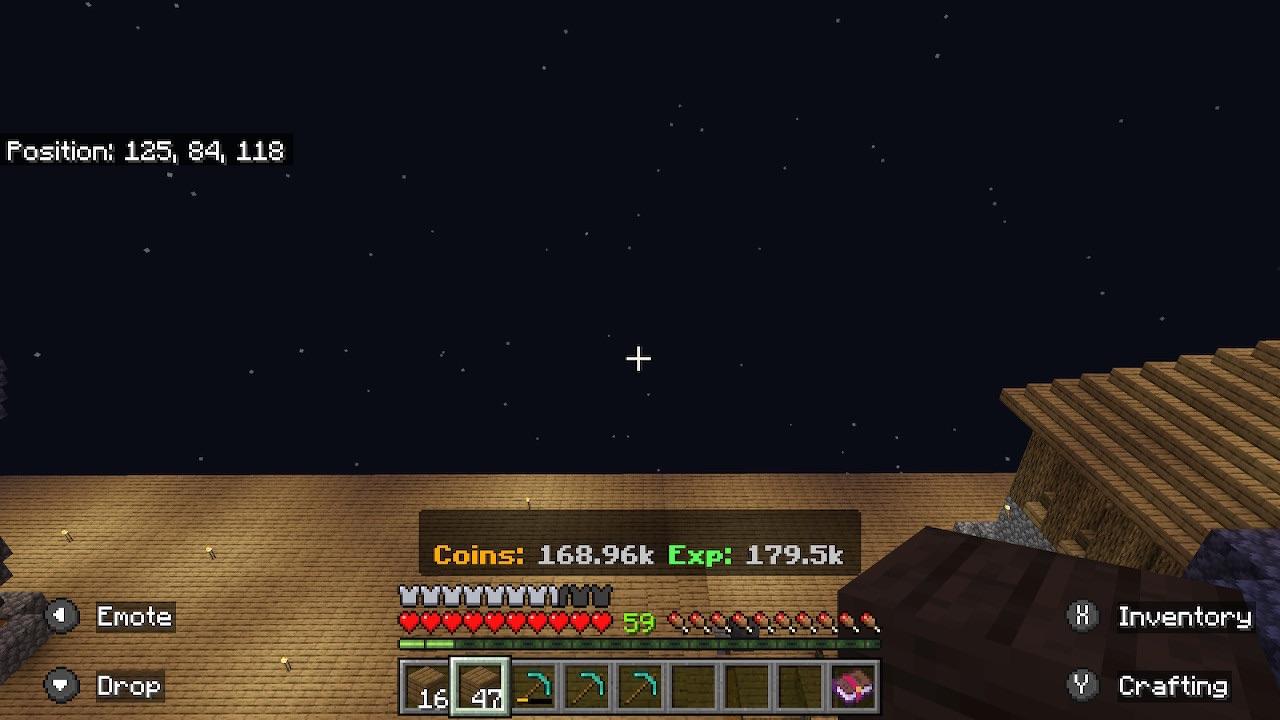Open the Inventory screen
This screenshot has height=720, width=1280.
click(1186, 616)
